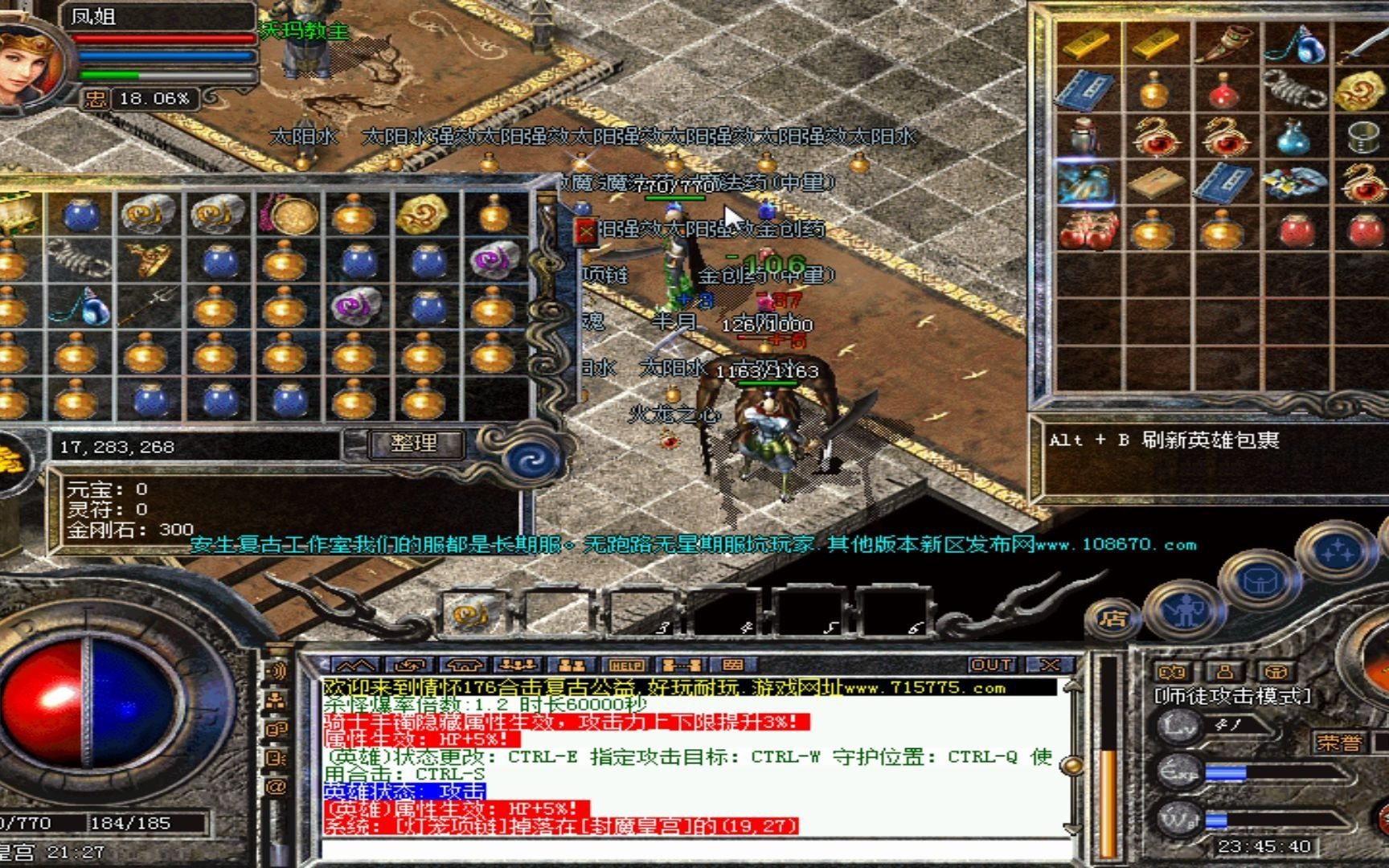Select the bundle of red potions in the hero bag
The image size is (1389, 868).
point(1084,230)
